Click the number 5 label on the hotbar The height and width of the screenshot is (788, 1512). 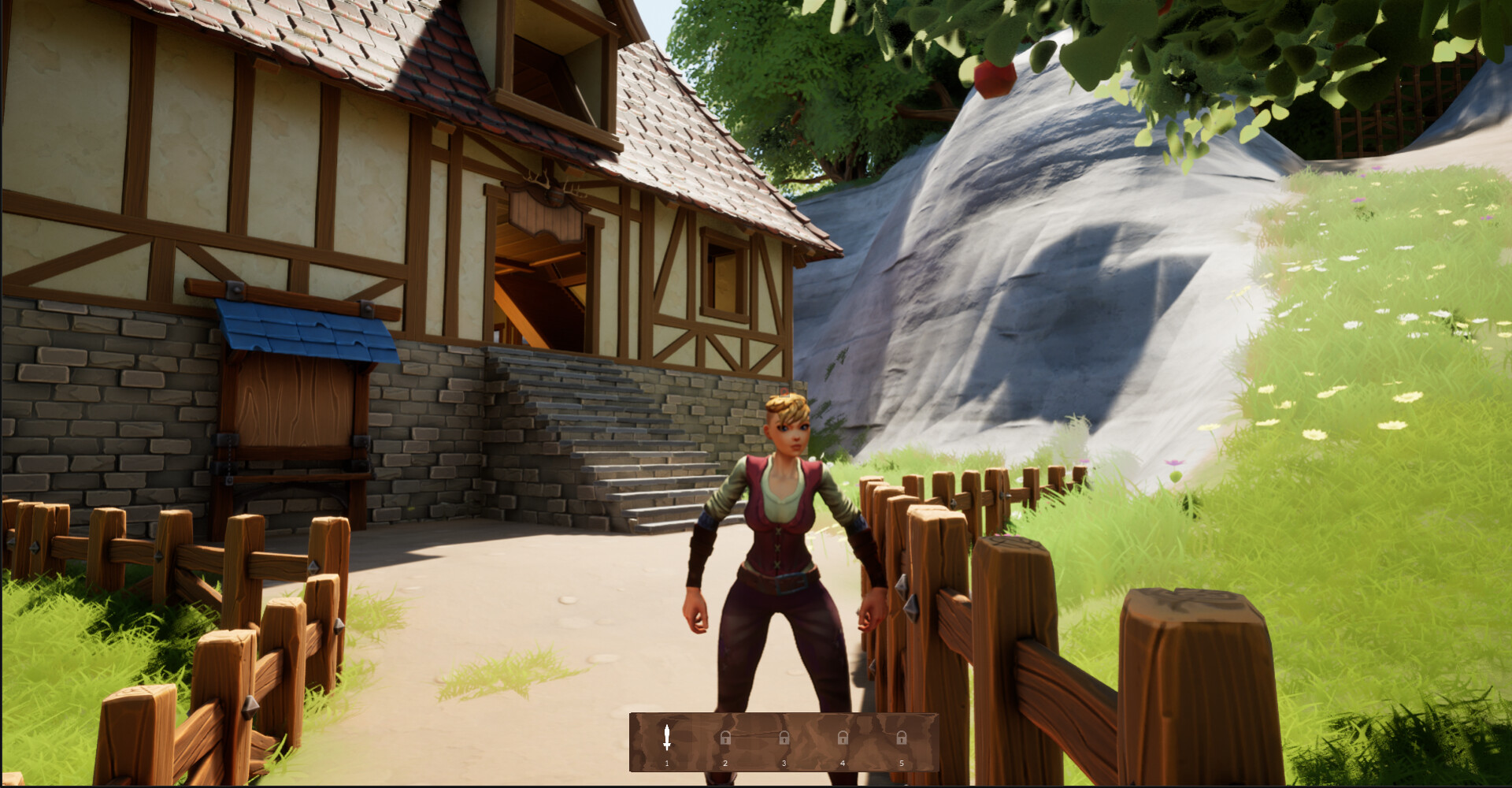(x=902, y=763)
